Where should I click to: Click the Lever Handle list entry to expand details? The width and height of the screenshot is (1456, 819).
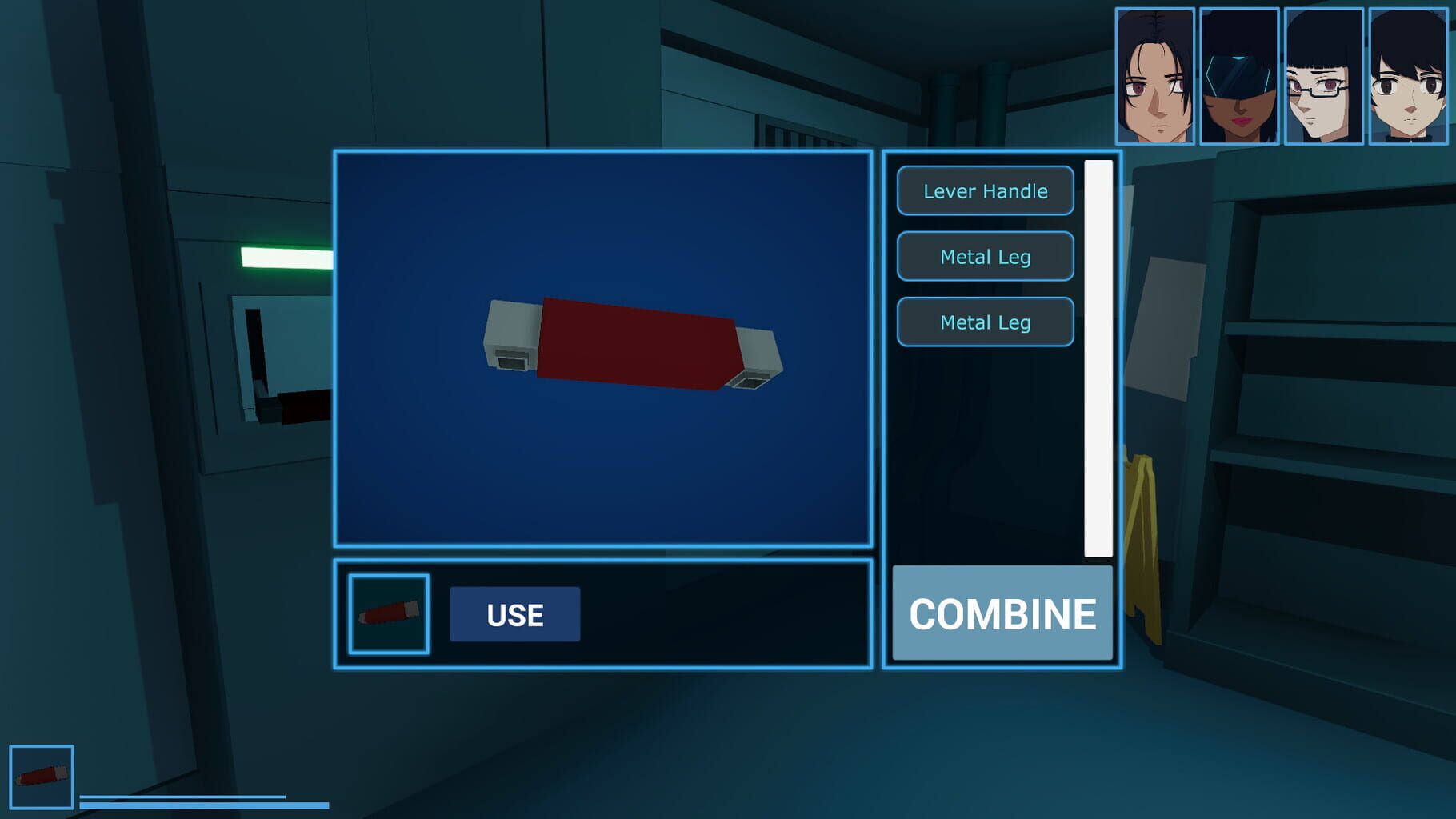[985, 191]
